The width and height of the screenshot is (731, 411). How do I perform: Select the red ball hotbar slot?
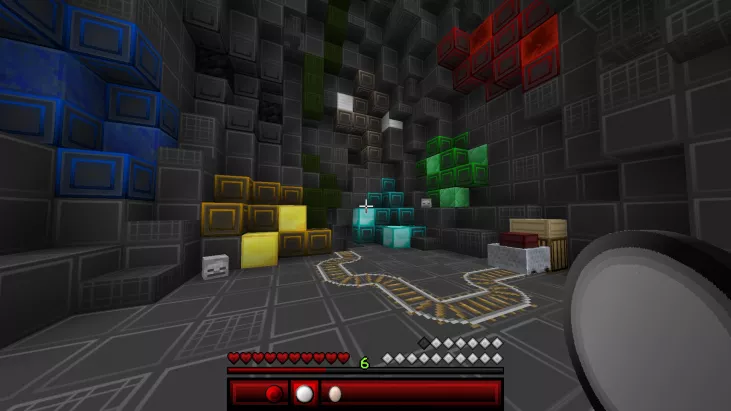[274, 393]
